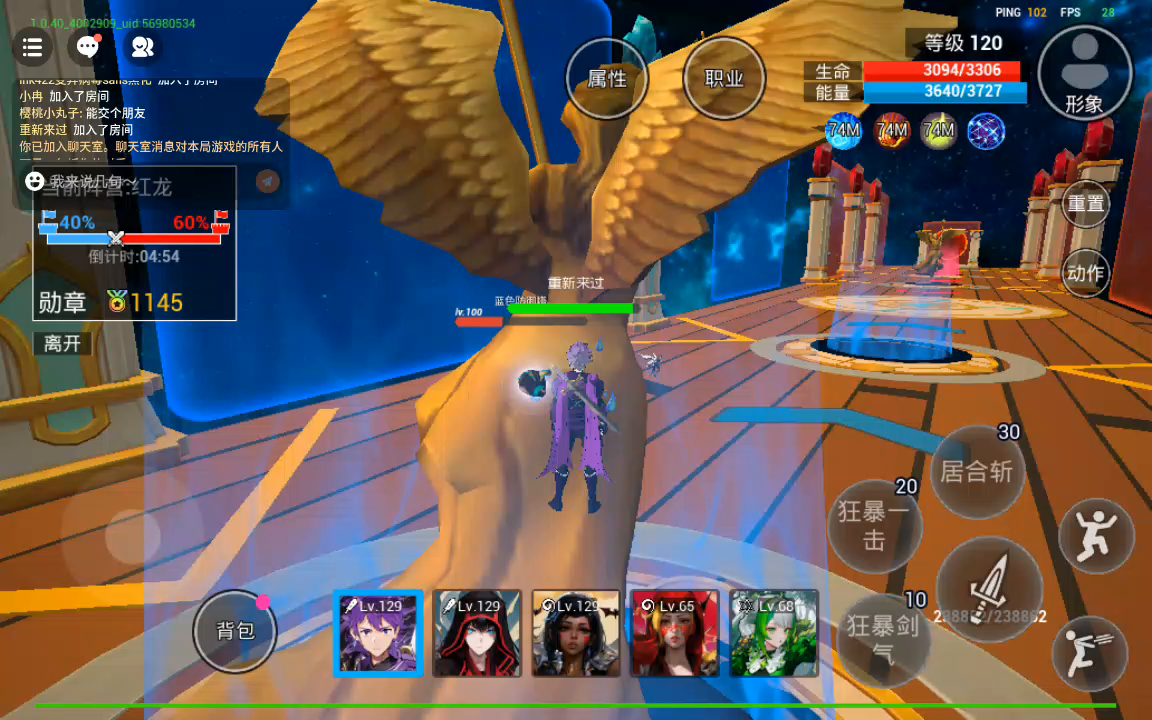Activate the 狂暴一击 skill
The height and width of the screenshot is (720, 1152).
875,525
